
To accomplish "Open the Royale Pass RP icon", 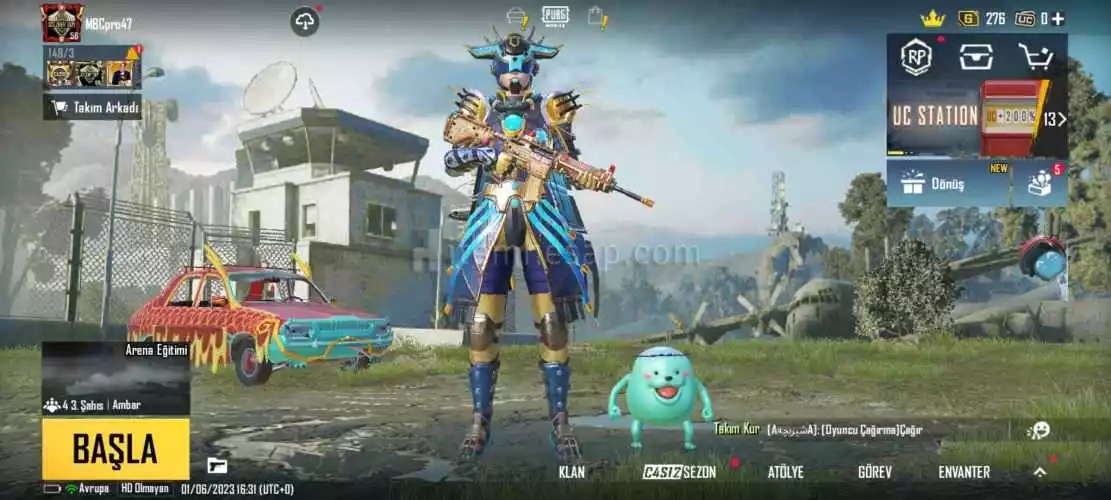I will coord(916,57).
